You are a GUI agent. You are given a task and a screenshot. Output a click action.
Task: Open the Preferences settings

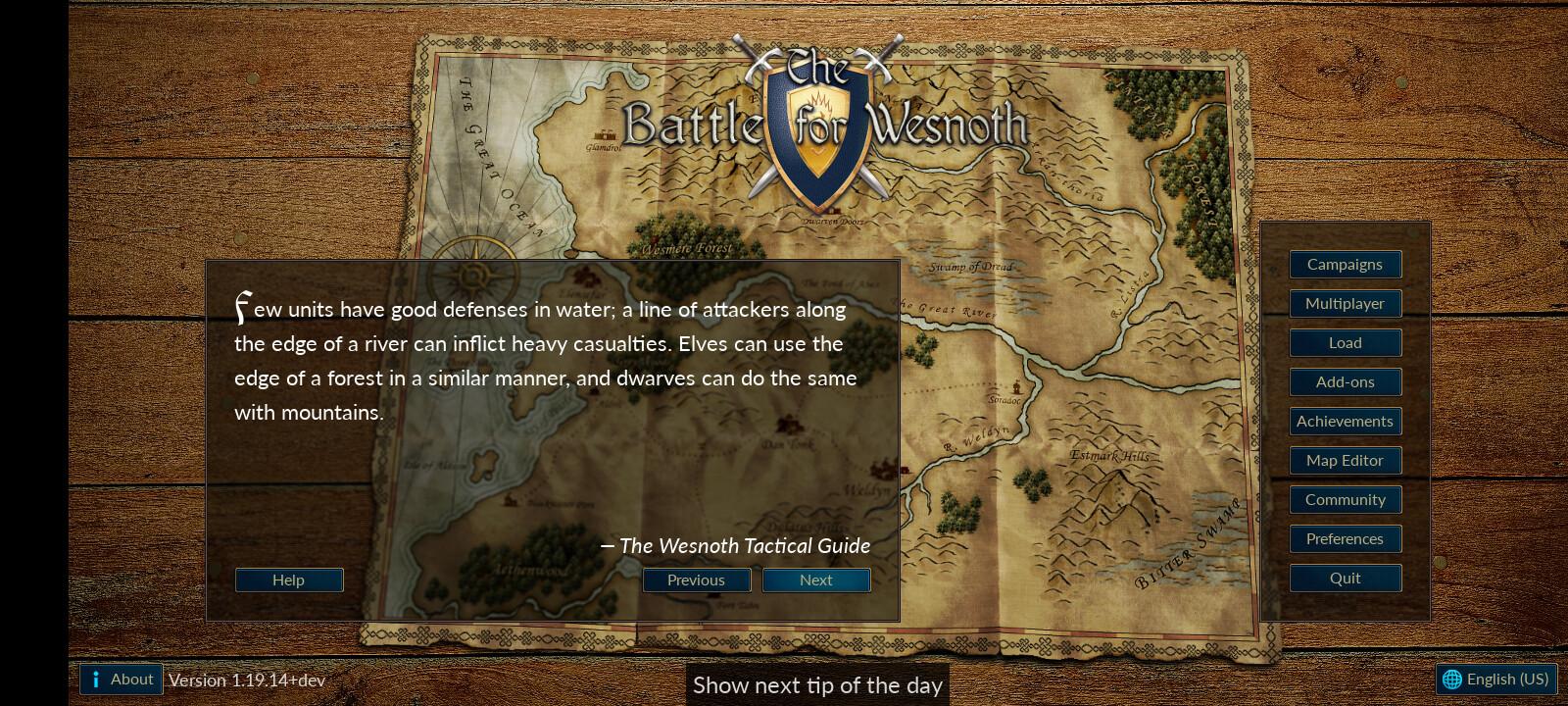pos(1345,539)
